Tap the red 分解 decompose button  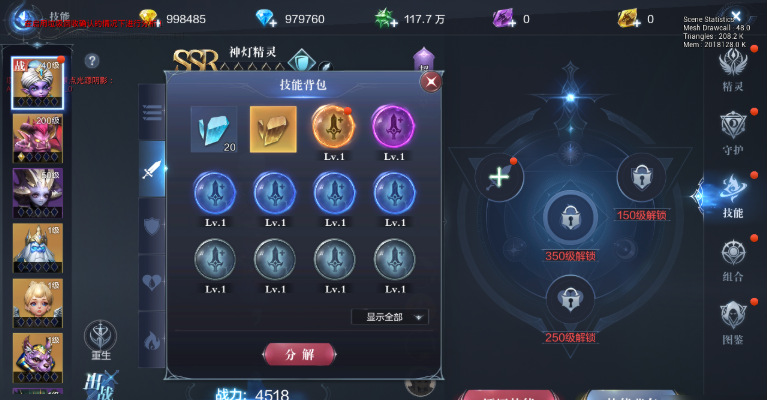click(x=298, y=354)
